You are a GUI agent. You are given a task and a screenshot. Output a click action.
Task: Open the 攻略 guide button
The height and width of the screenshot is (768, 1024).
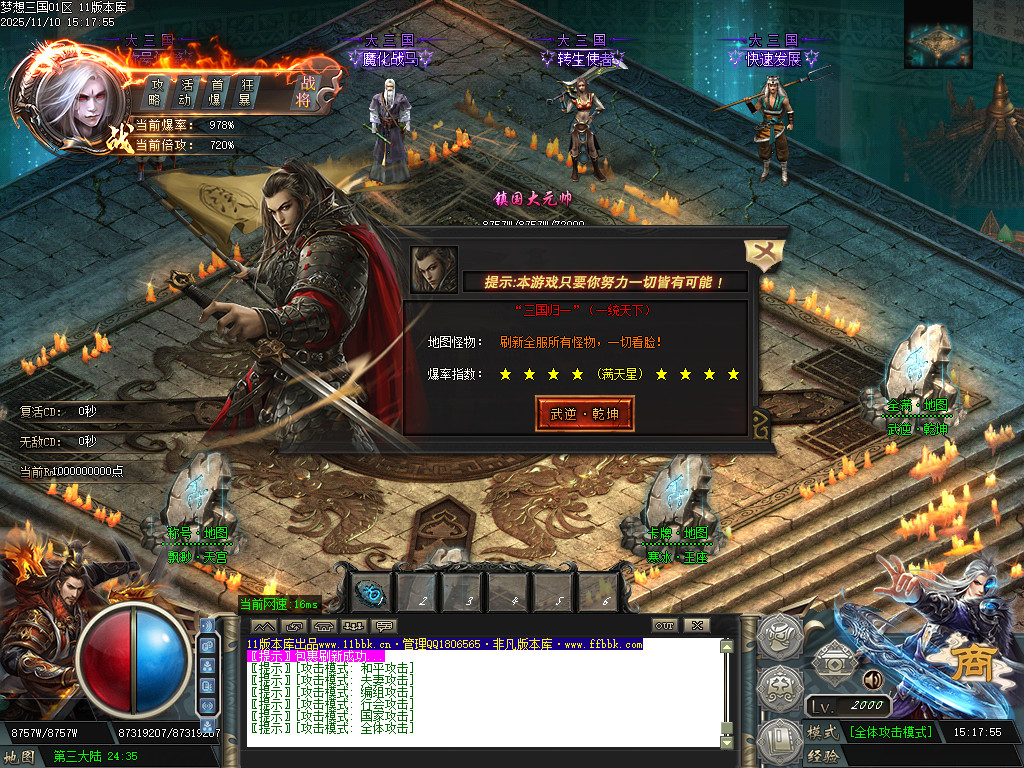(x=156, y=92)
